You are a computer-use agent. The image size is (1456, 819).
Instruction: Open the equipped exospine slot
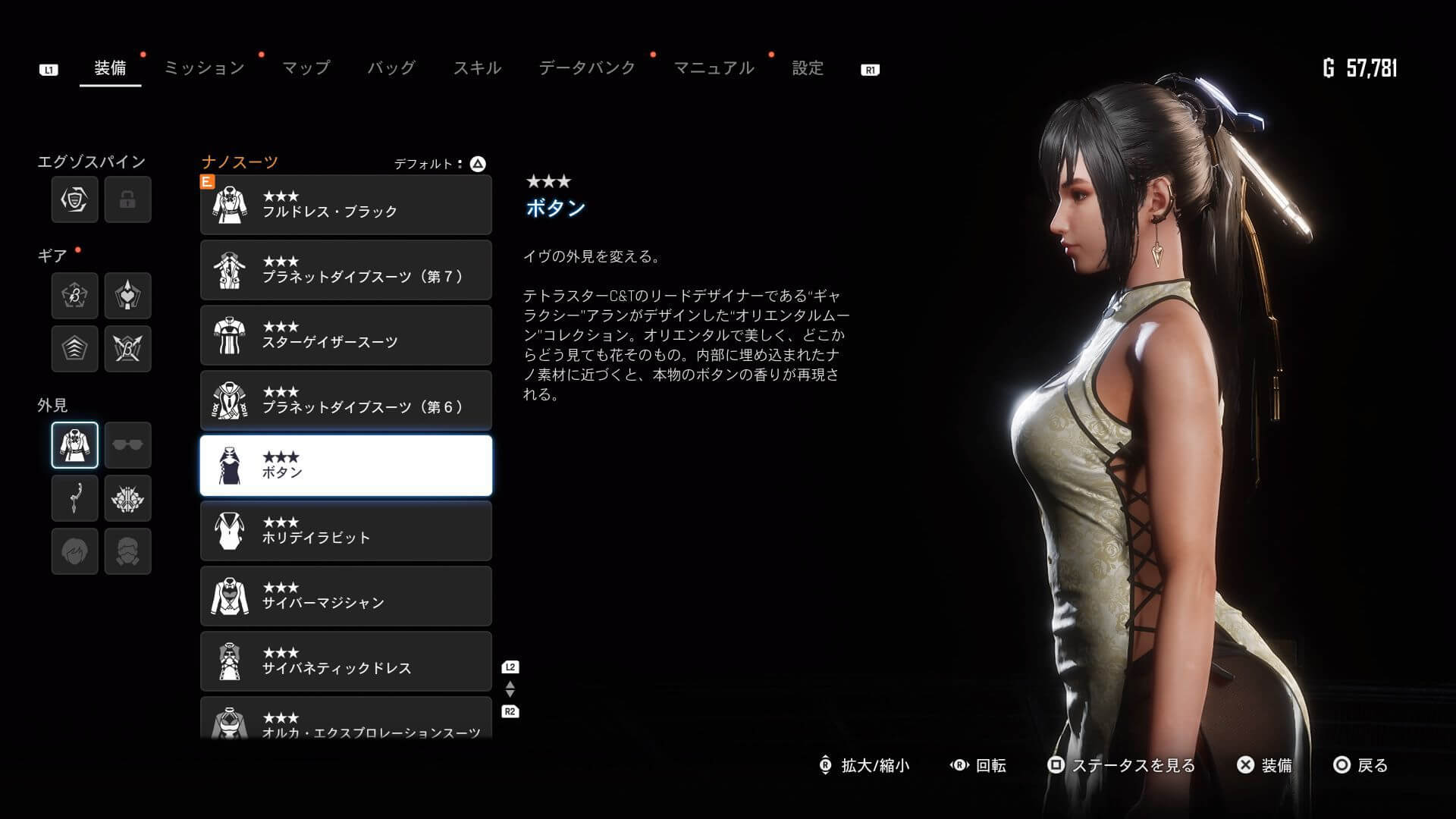[x=74, y=199]
